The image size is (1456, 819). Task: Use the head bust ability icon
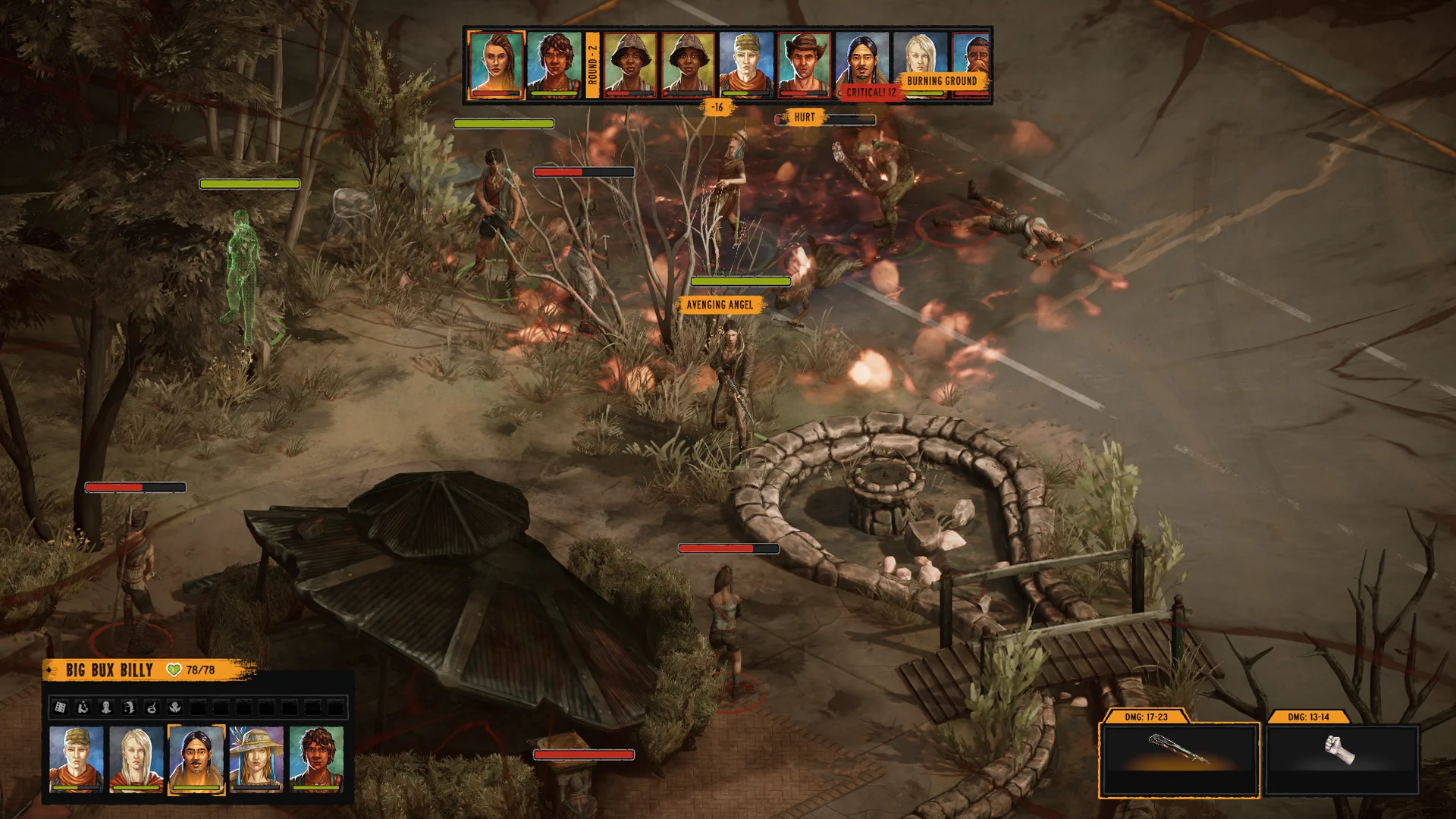(x=106, y=708)
